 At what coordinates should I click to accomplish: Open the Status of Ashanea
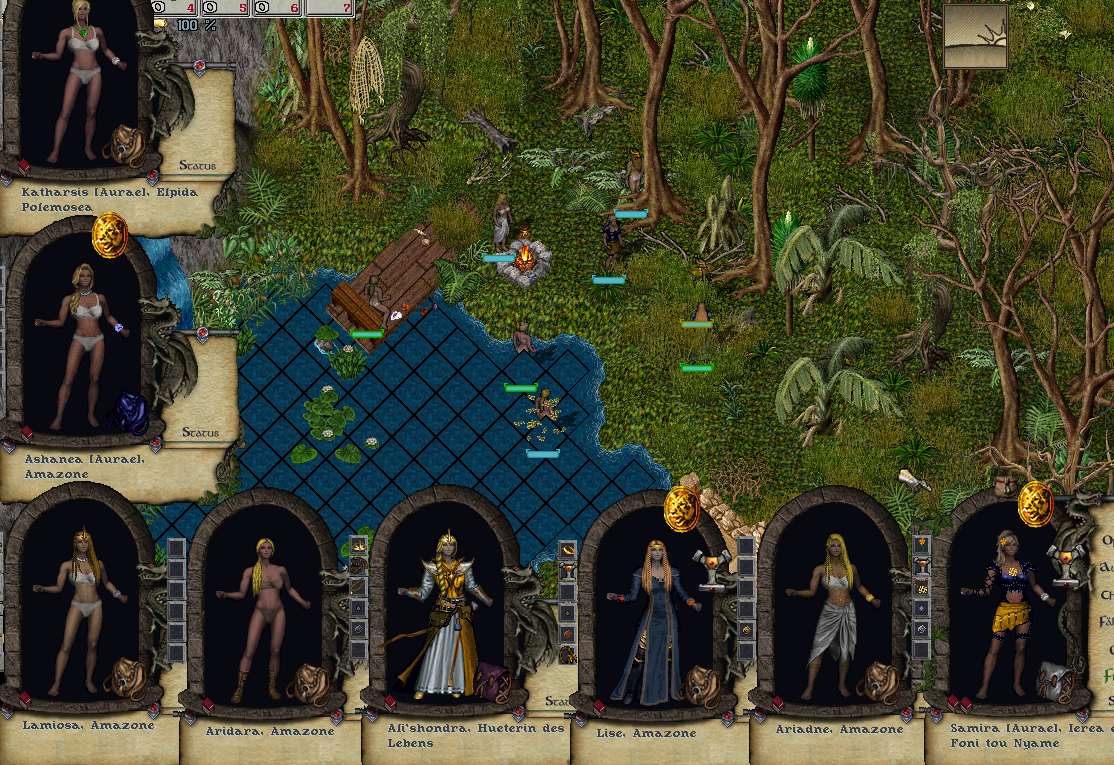(200, 433)
